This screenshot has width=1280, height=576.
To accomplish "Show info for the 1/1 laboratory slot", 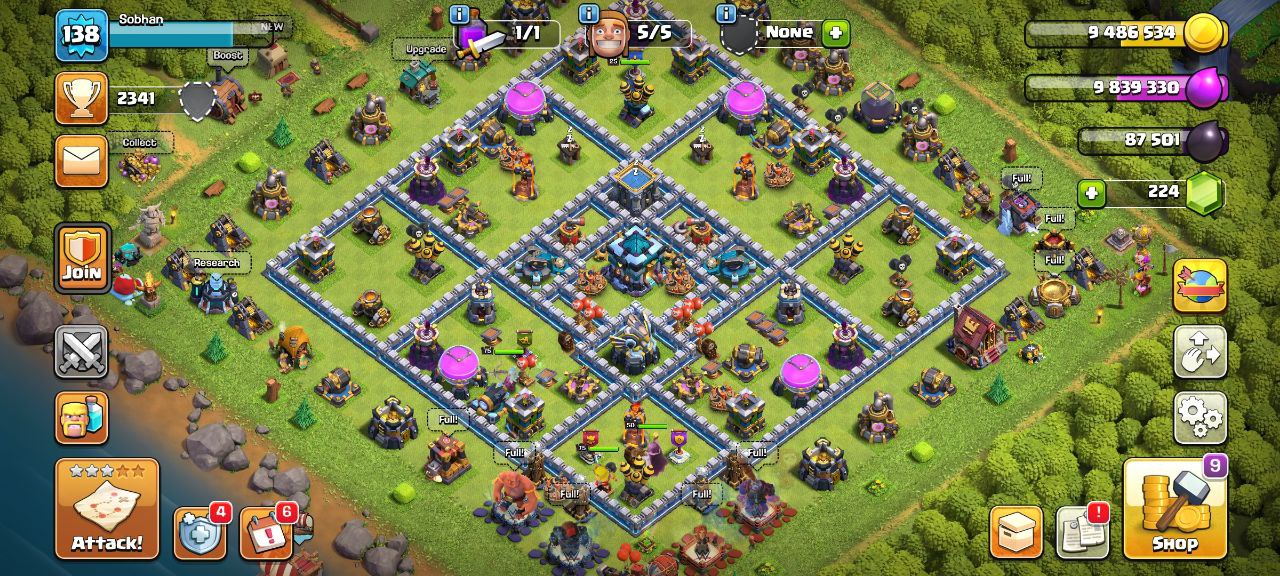I will coord(459,14).
